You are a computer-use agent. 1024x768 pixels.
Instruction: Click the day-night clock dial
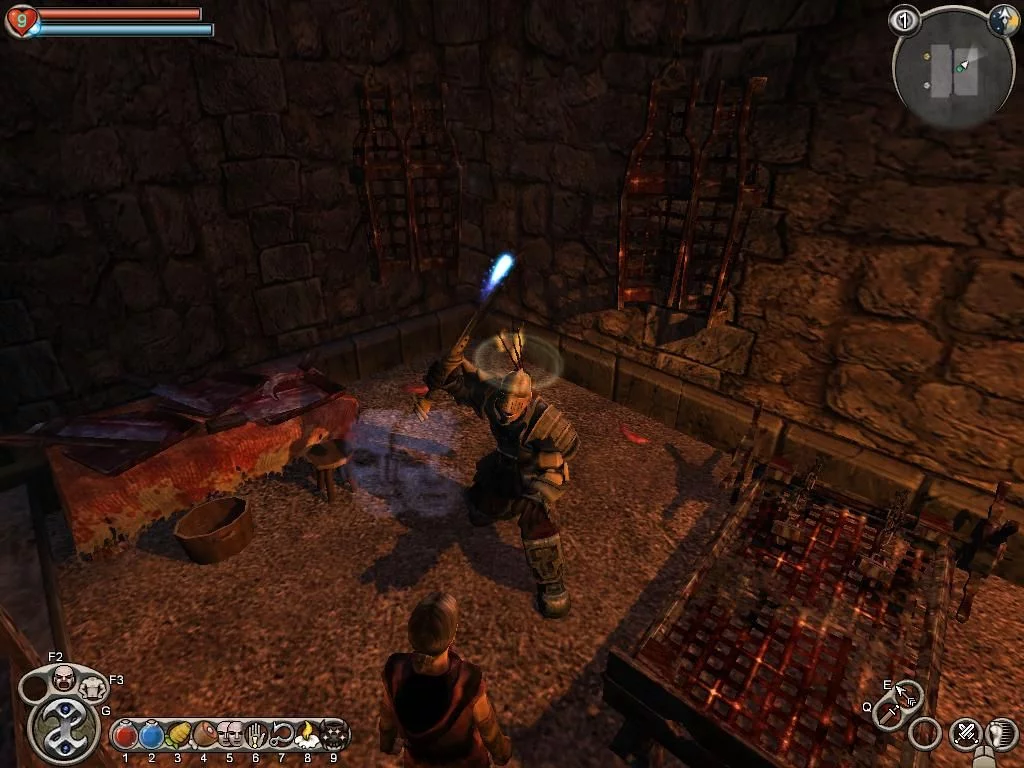pos(1003,19)
